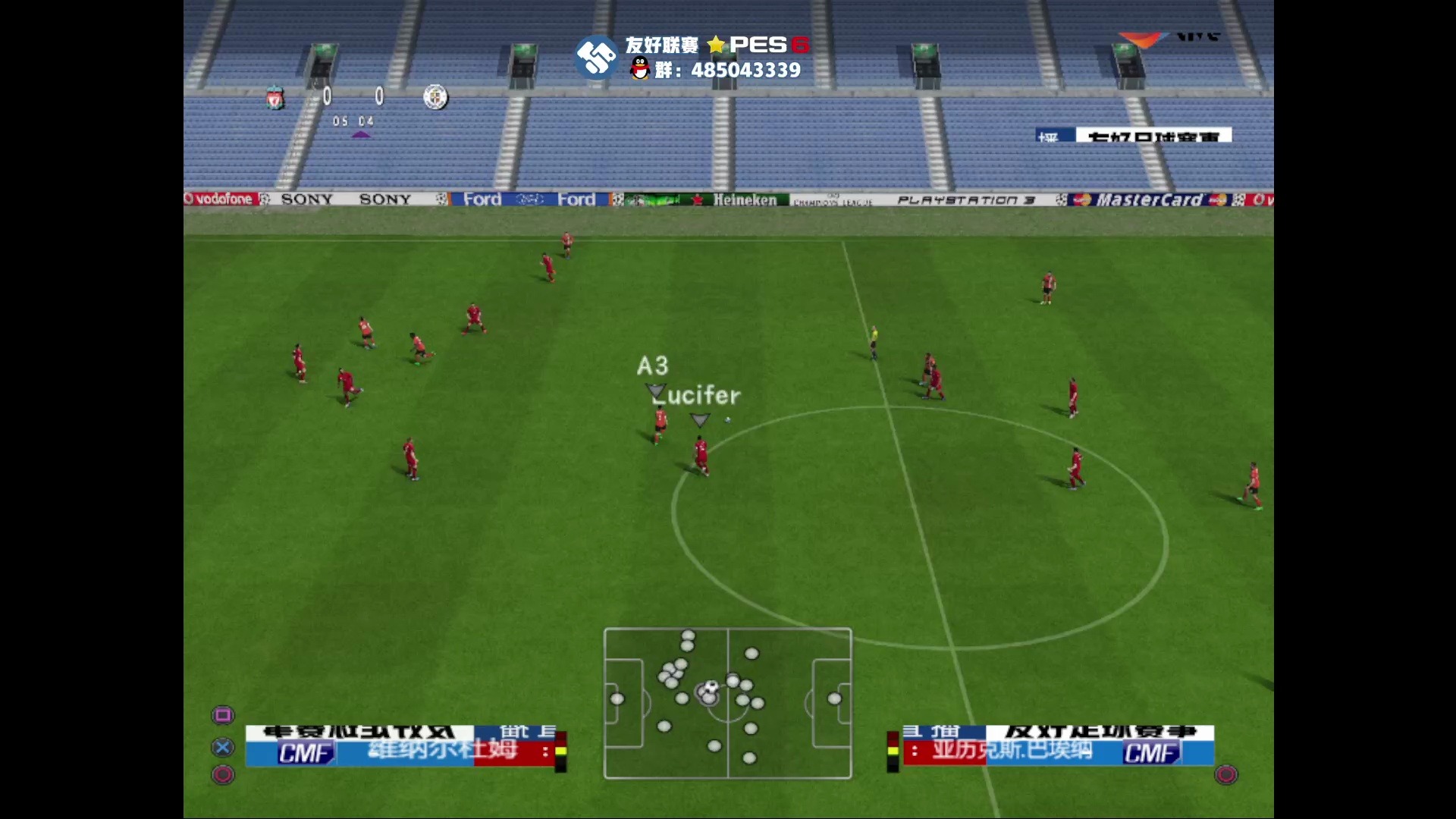Click the handshake league logo overlay

596,57
